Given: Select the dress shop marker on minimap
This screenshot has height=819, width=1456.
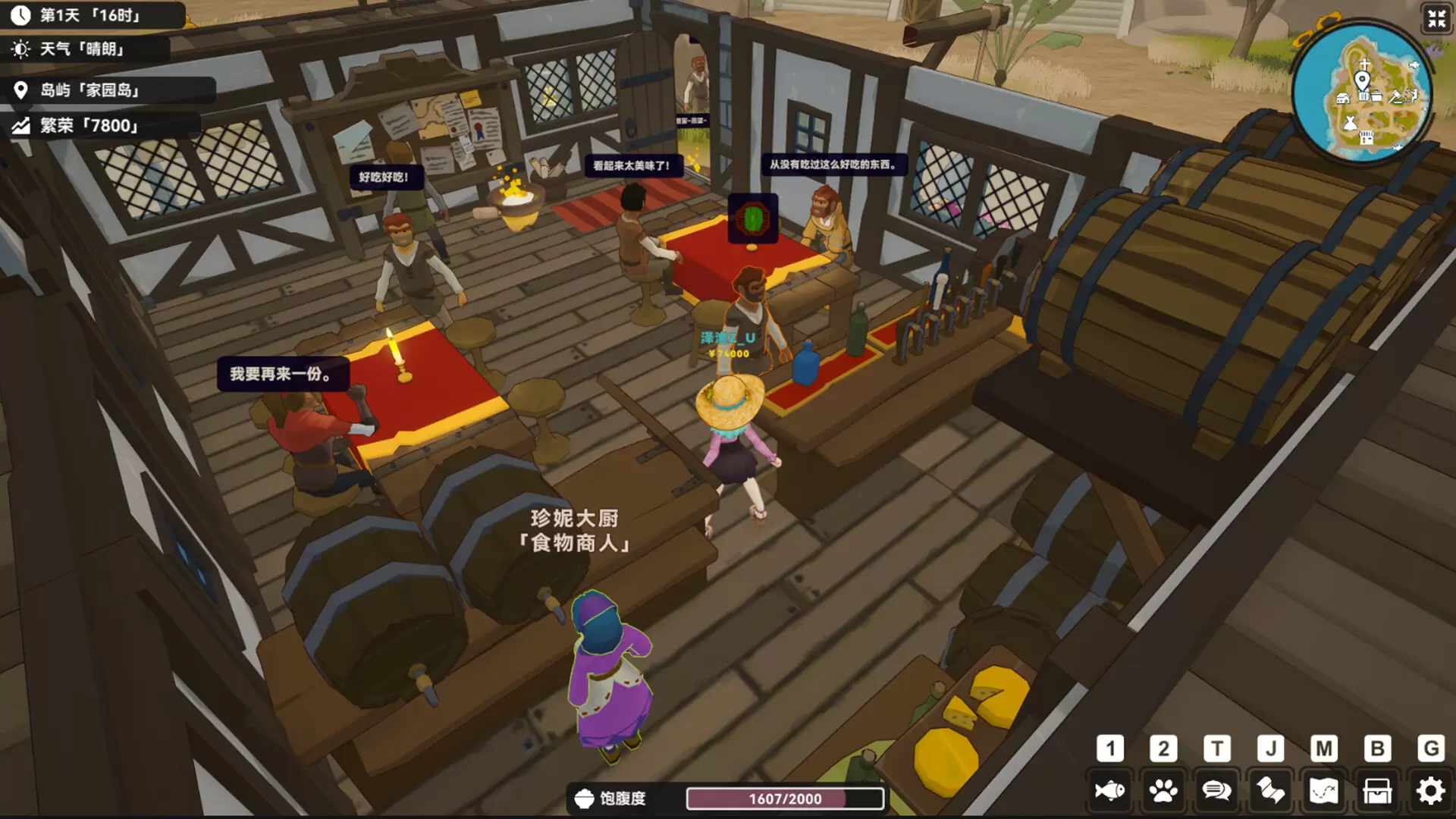Looking at the screenshot, I should click(x=1350, y=122).
